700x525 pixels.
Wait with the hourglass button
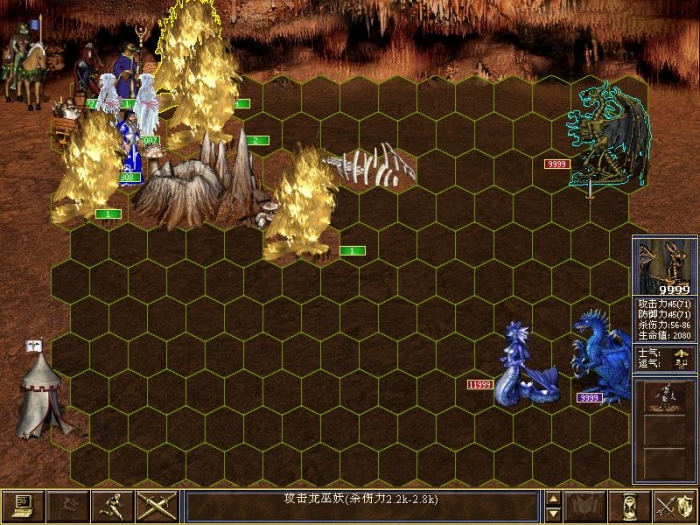[630, 506]
